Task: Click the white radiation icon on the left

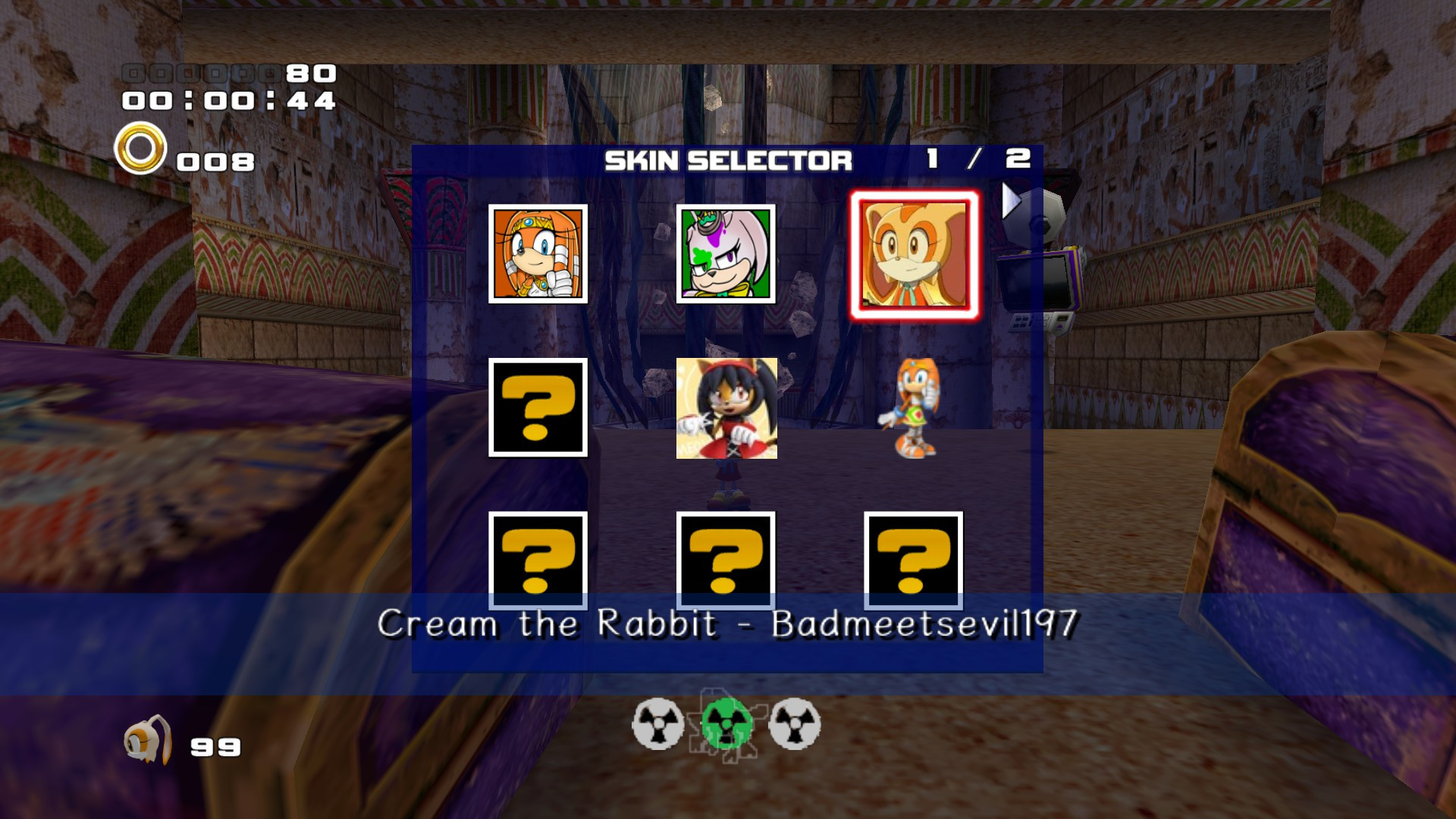Action: click(x=659, y=724)
